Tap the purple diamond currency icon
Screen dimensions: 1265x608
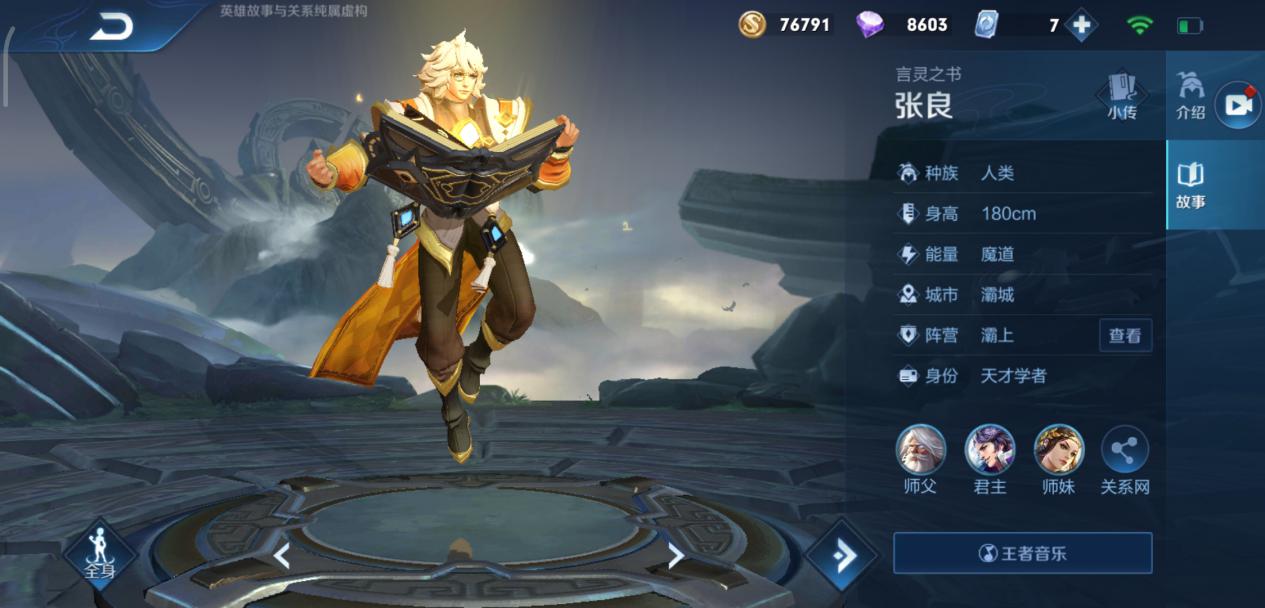870,25
